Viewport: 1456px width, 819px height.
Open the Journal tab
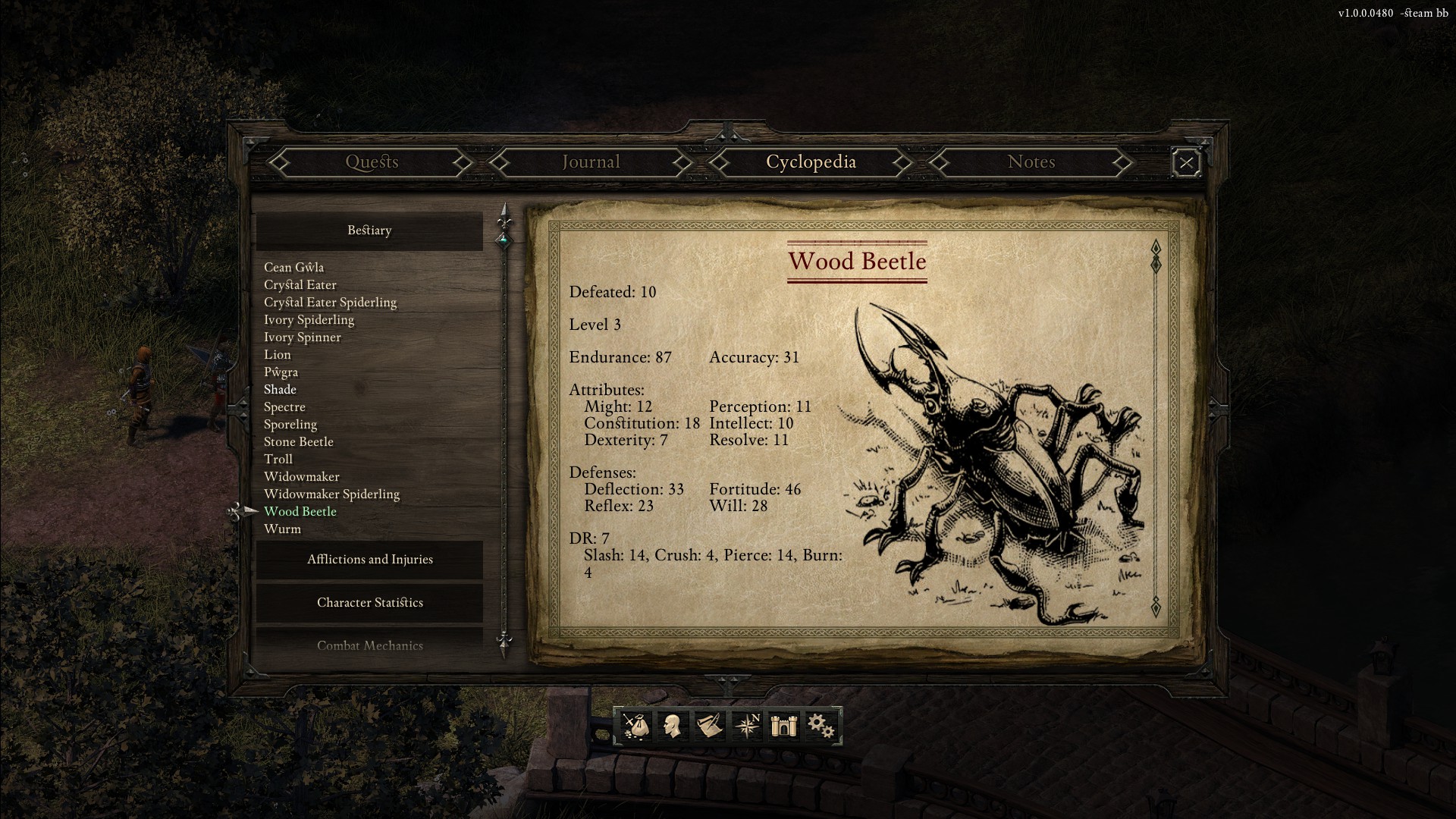[x=591, y=162]
